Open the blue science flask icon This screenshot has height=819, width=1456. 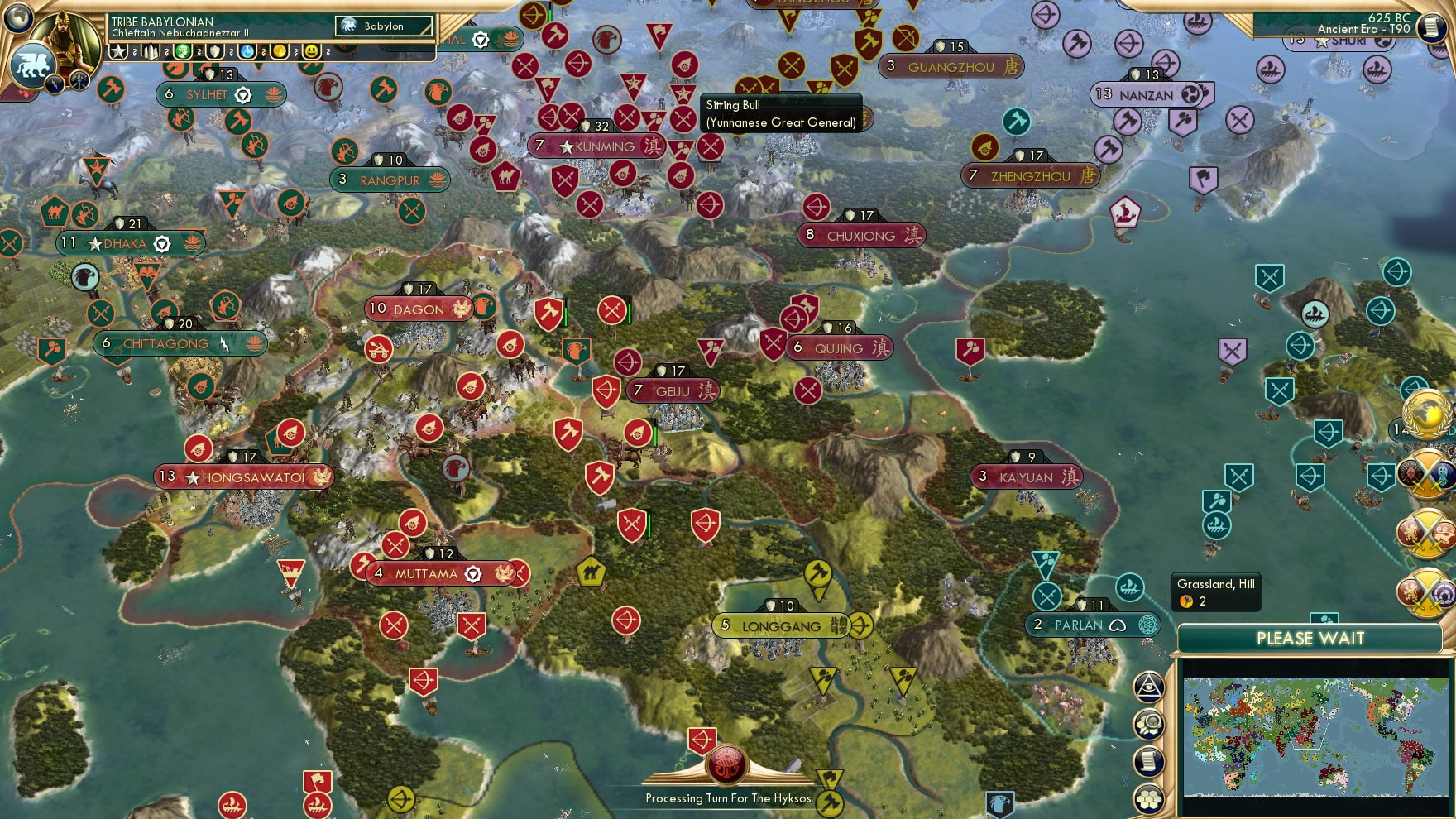click(246, 52)
